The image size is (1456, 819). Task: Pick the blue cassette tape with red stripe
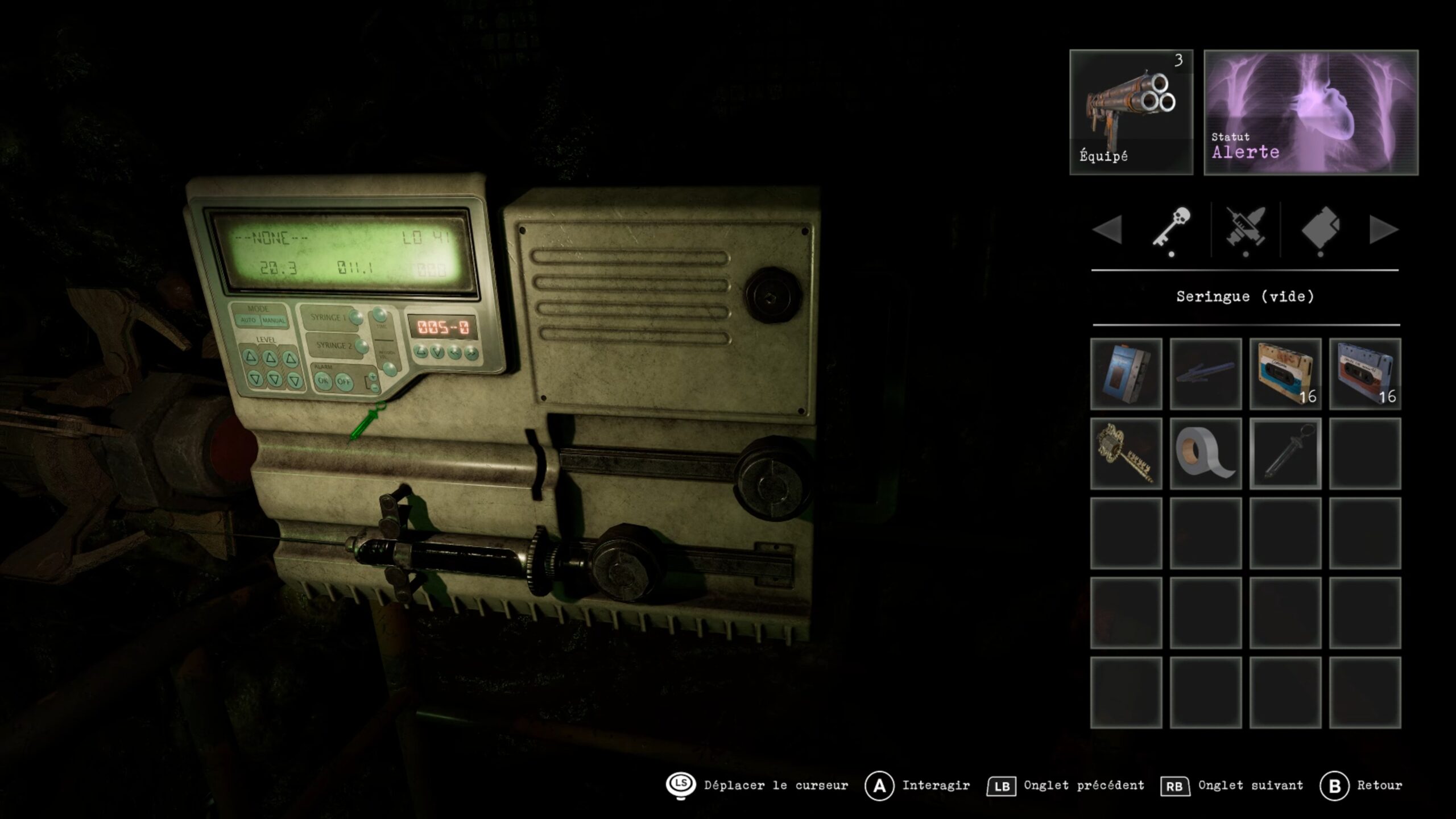[x=1364, y=374]
